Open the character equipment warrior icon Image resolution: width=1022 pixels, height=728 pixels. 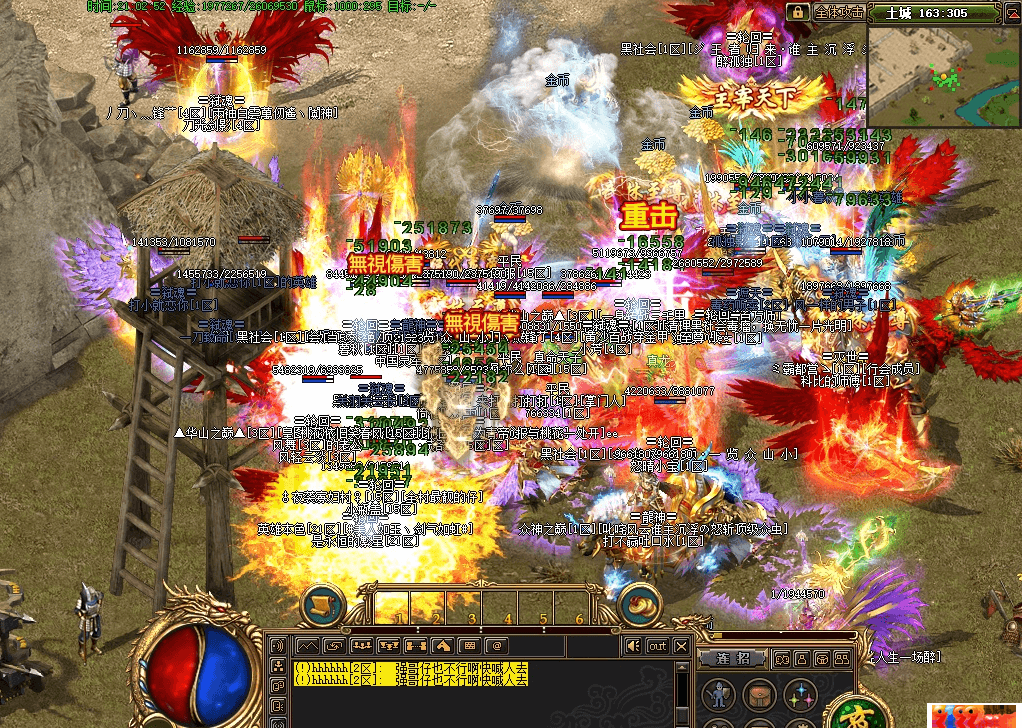[717, 695]
